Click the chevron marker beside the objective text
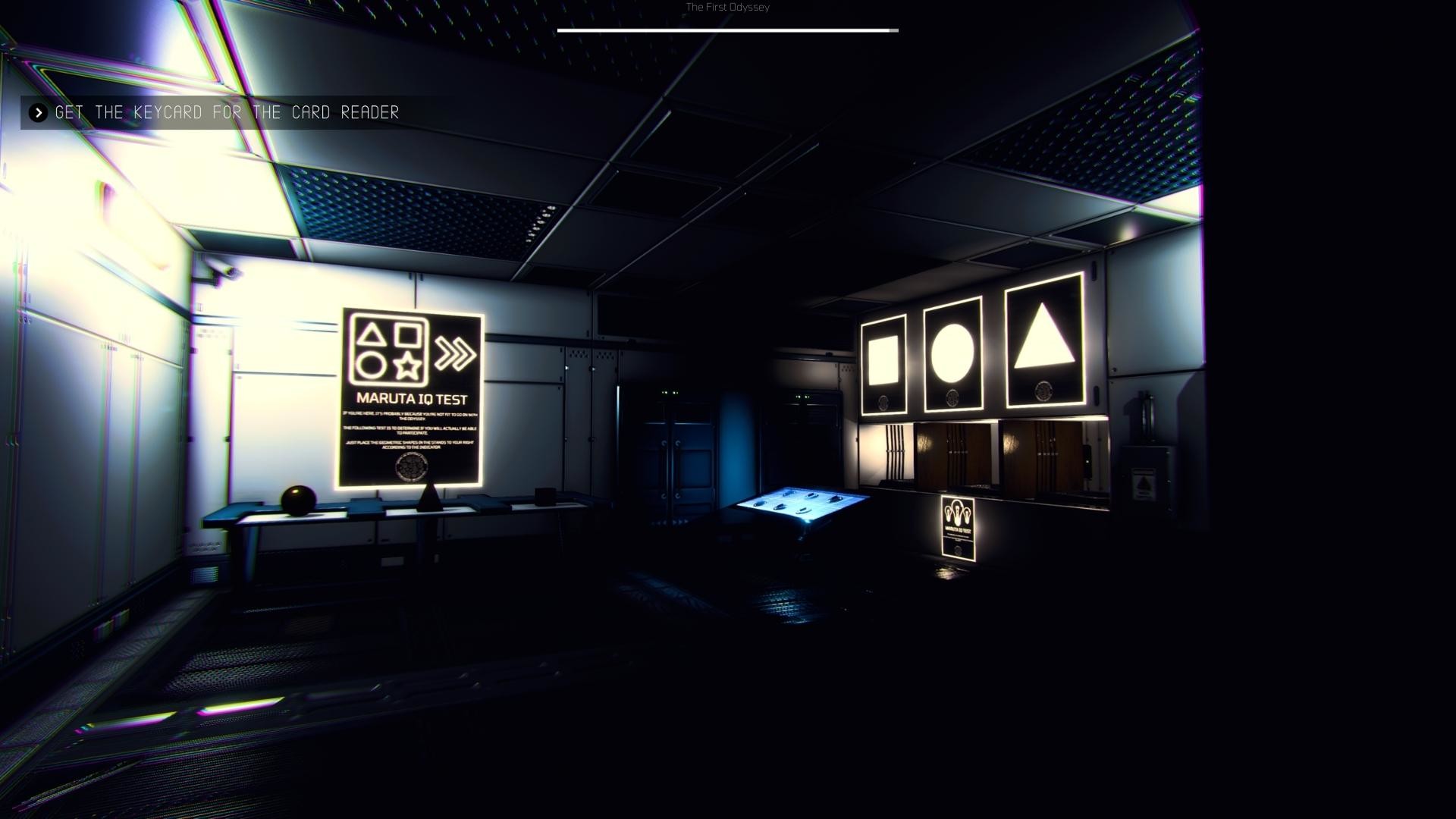Image resolution: width=1456 pixels, height=819 pixels. click(x=36, y=113)
